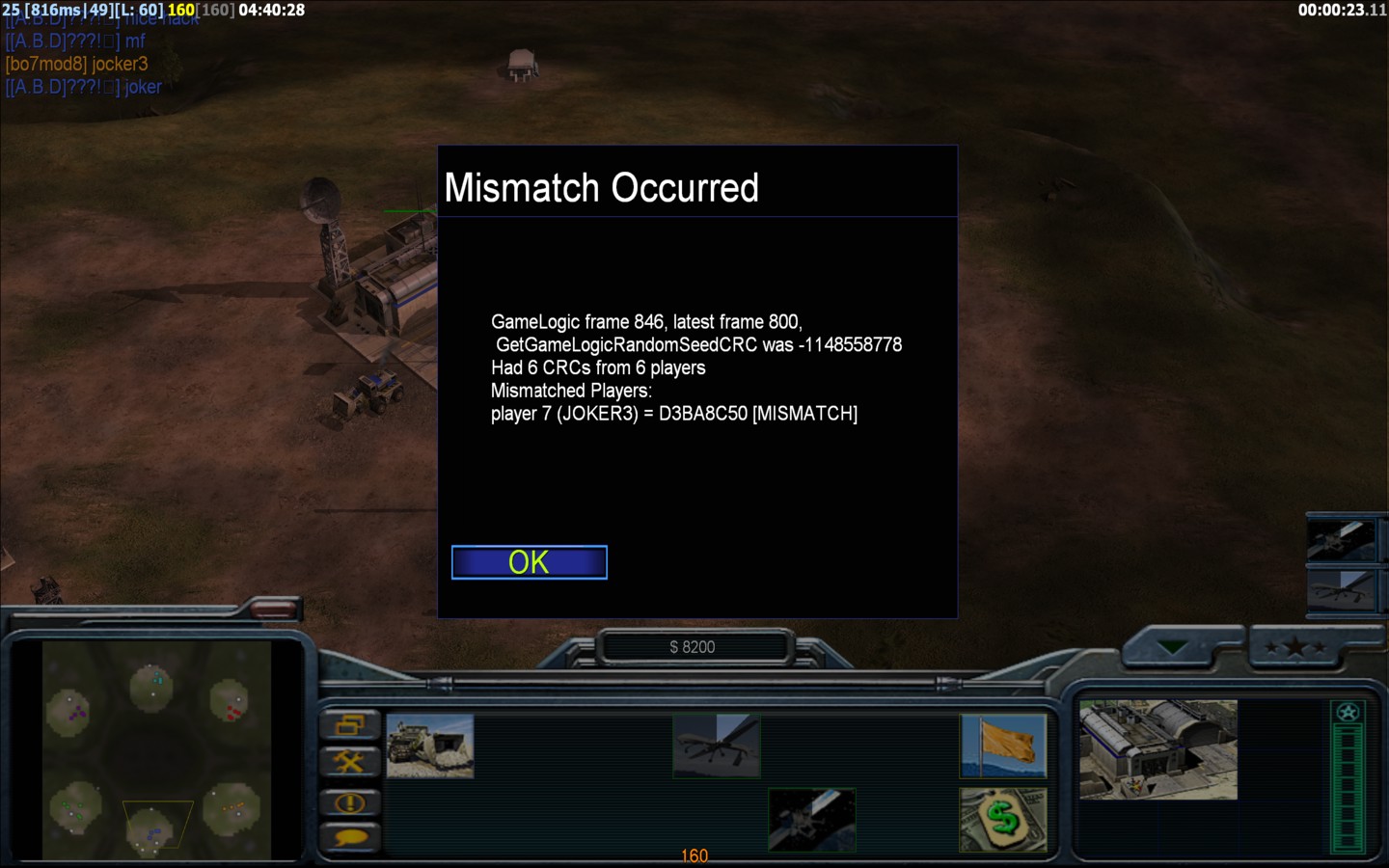Viewport: 1389px width, 868px height.
Task: Confirm the Mismatch Occurred dialog with OK
Action: [529, 562]
